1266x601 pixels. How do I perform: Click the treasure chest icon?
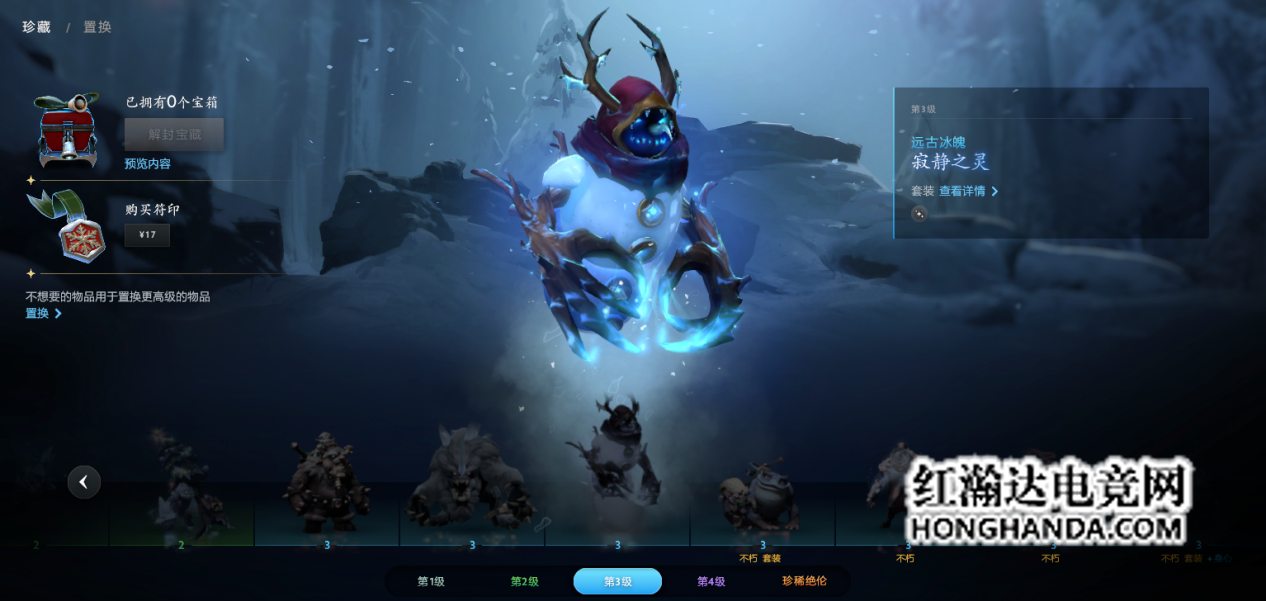click(x=67, y=131)
